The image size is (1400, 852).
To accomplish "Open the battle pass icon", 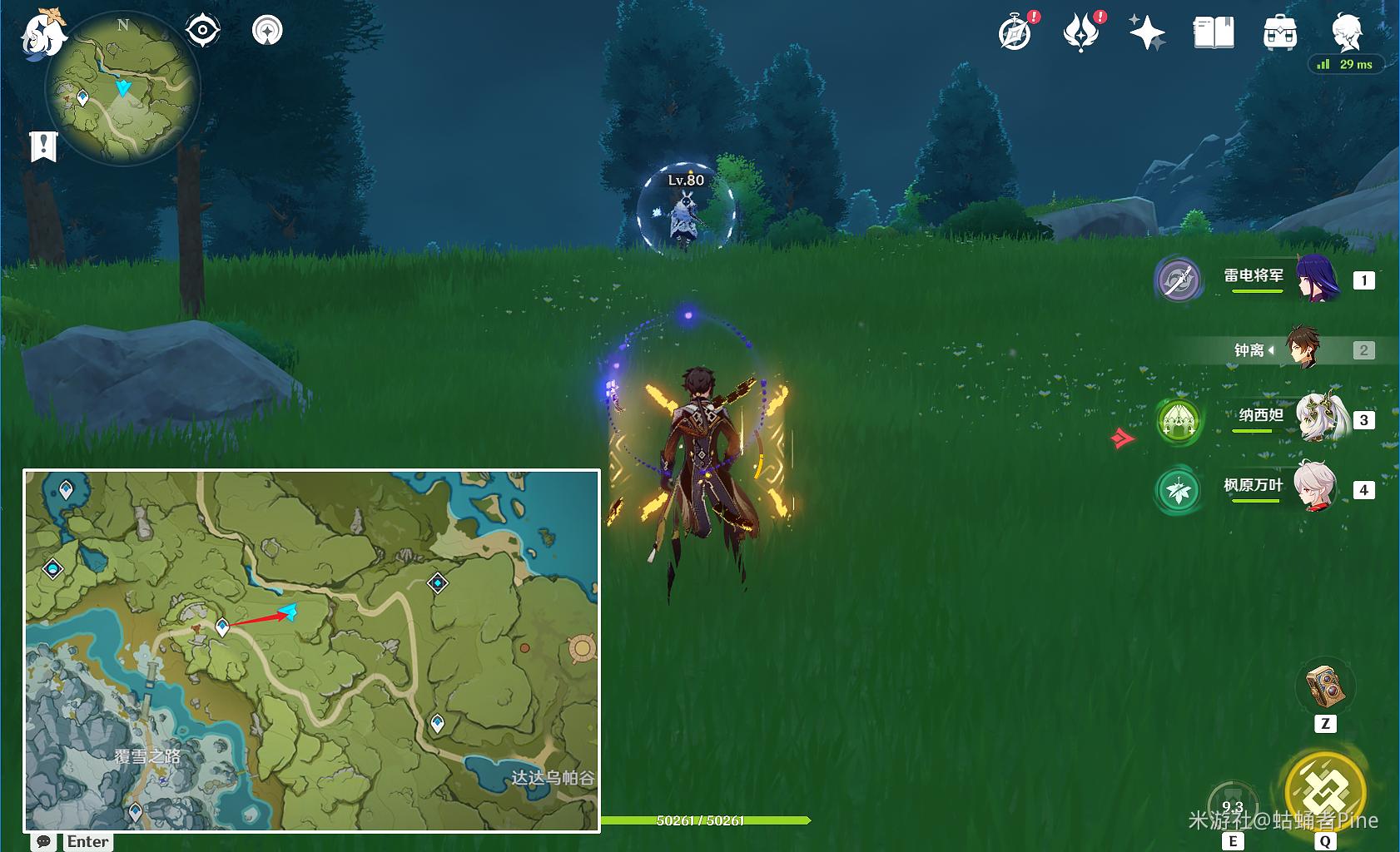I will (x=1081, y=33).
